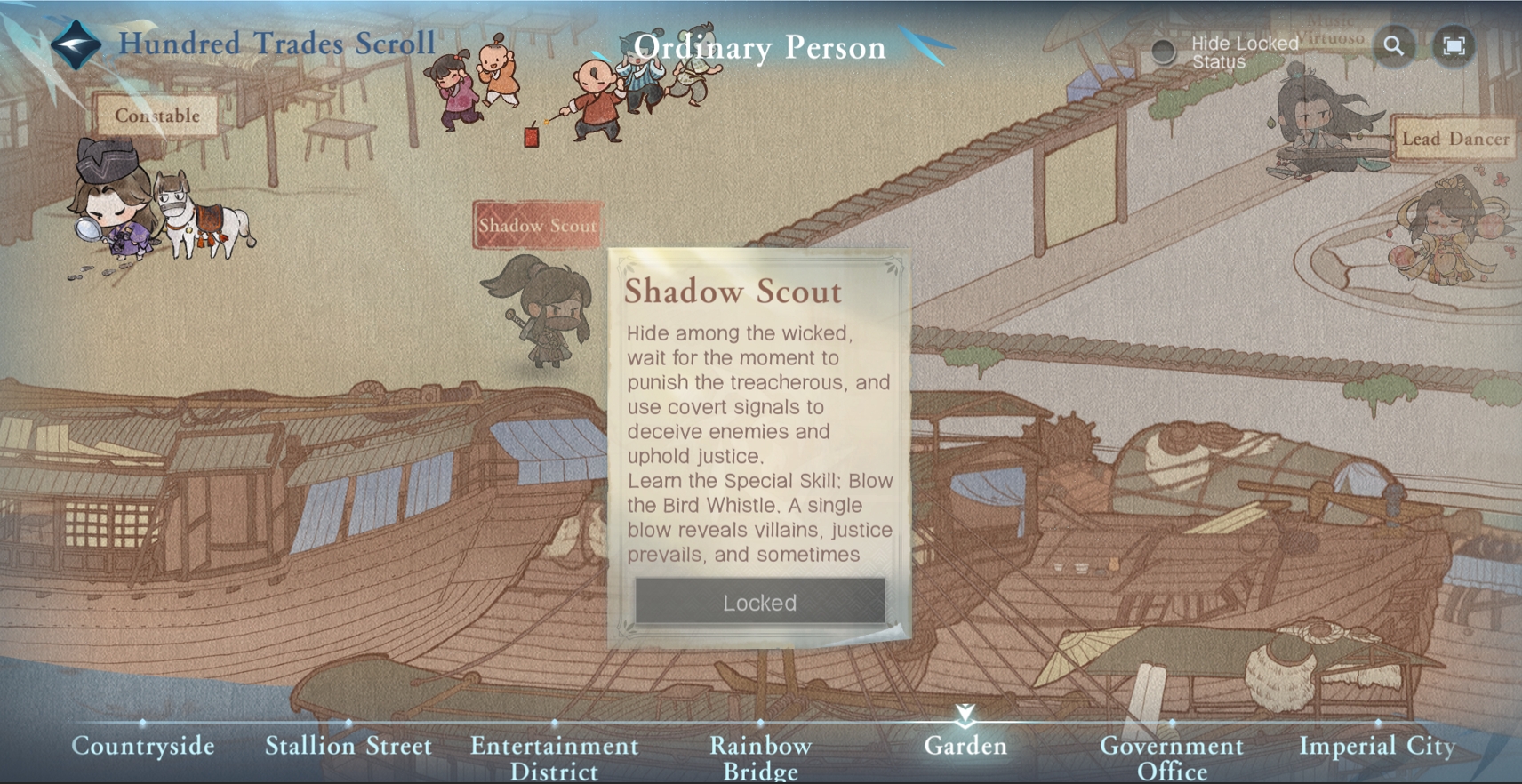Select the Constable trade label

coord(156,116)
